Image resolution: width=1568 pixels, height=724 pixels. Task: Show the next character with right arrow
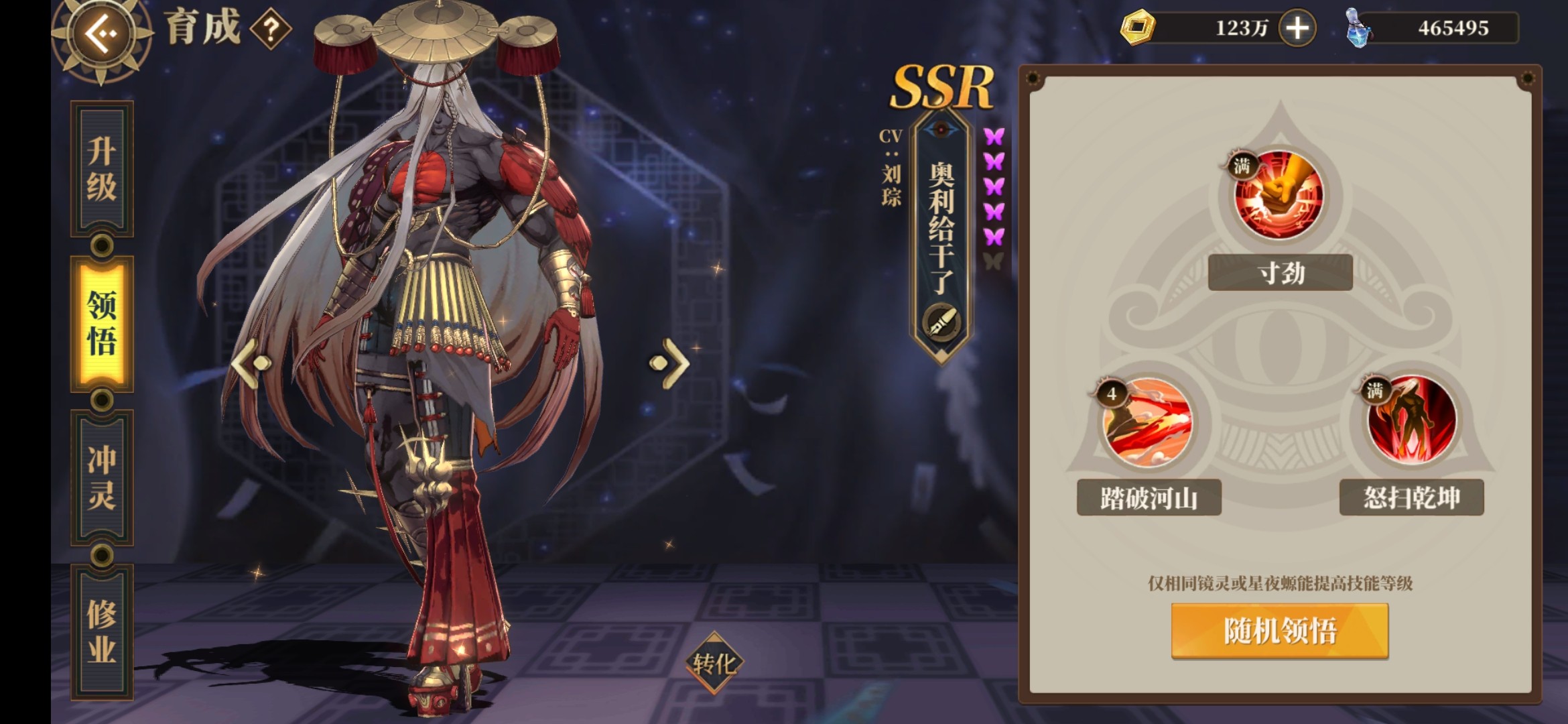pyautogui.click(x=669, y=363)
